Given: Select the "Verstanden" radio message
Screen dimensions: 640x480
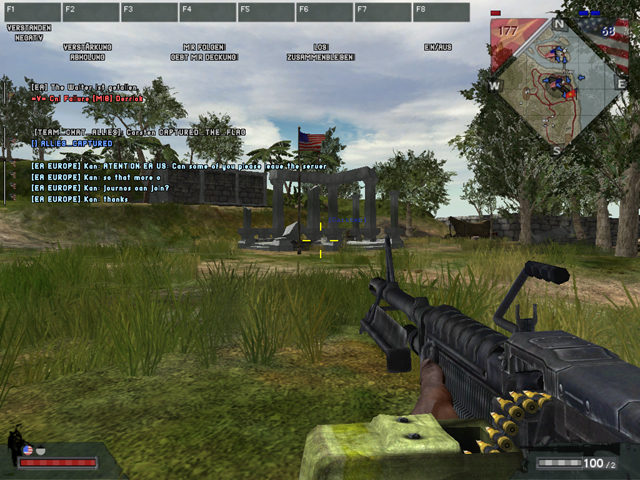Looking at the screenshot, I should pyautogui.click(x=27, y=27).
